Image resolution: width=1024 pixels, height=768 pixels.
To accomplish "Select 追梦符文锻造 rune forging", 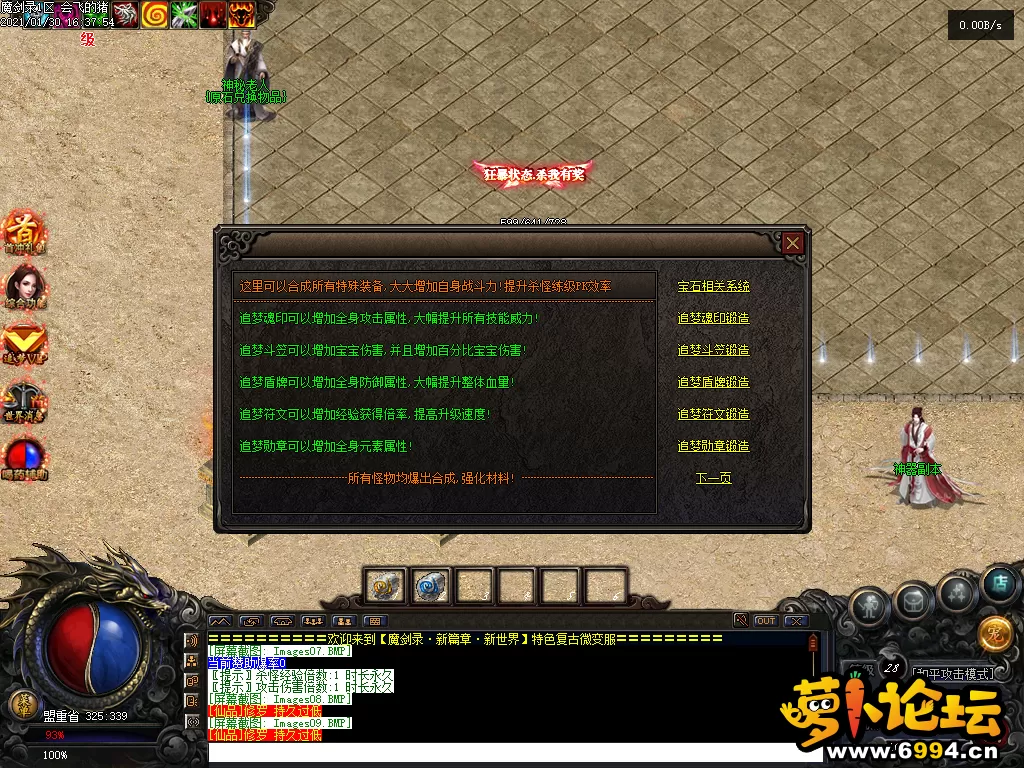I will [x=713, y=414].
